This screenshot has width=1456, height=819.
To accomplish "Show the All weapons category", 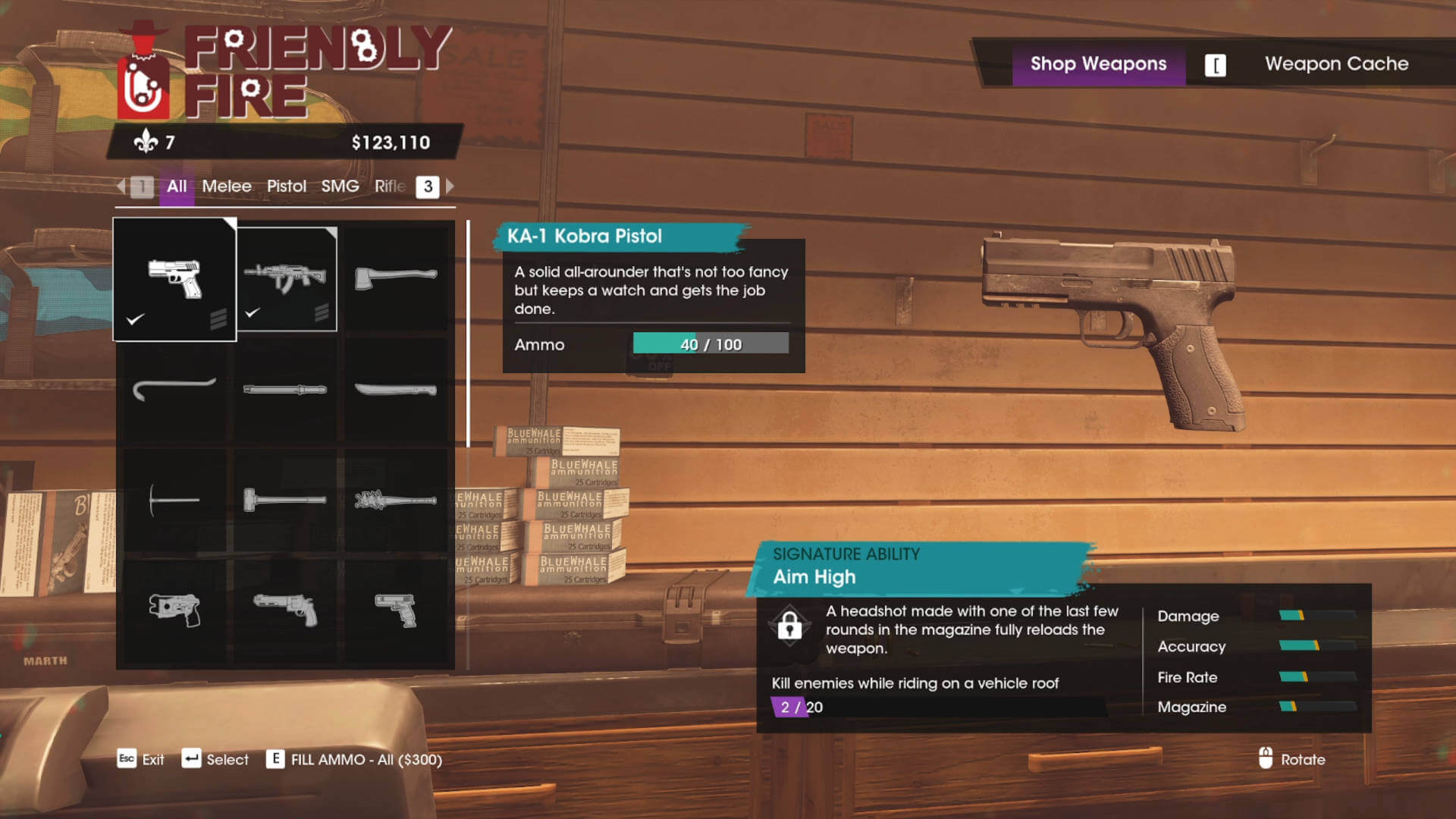I will coord(177,187).
